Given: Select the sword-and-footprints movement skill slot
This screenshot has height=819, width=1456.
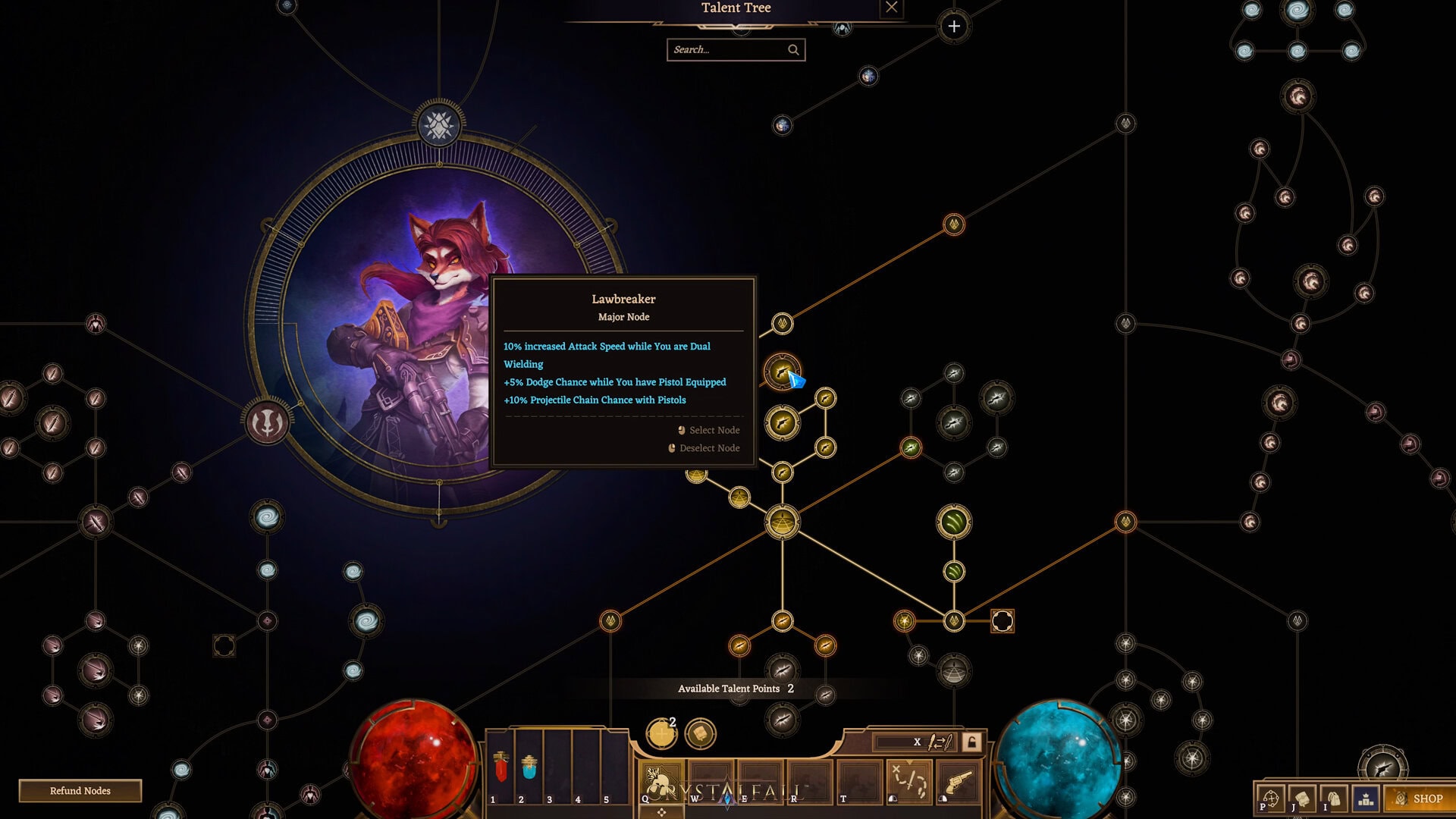Looking at the screenshot, I should (908, 781).
